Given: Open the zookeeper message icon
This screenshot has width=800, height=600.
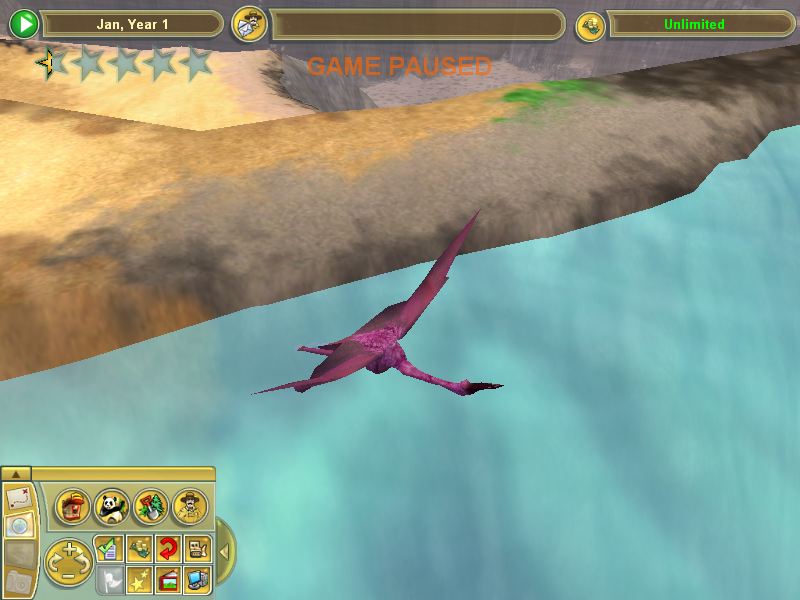Looking at the screenshot, I should [x=248, y=24].
